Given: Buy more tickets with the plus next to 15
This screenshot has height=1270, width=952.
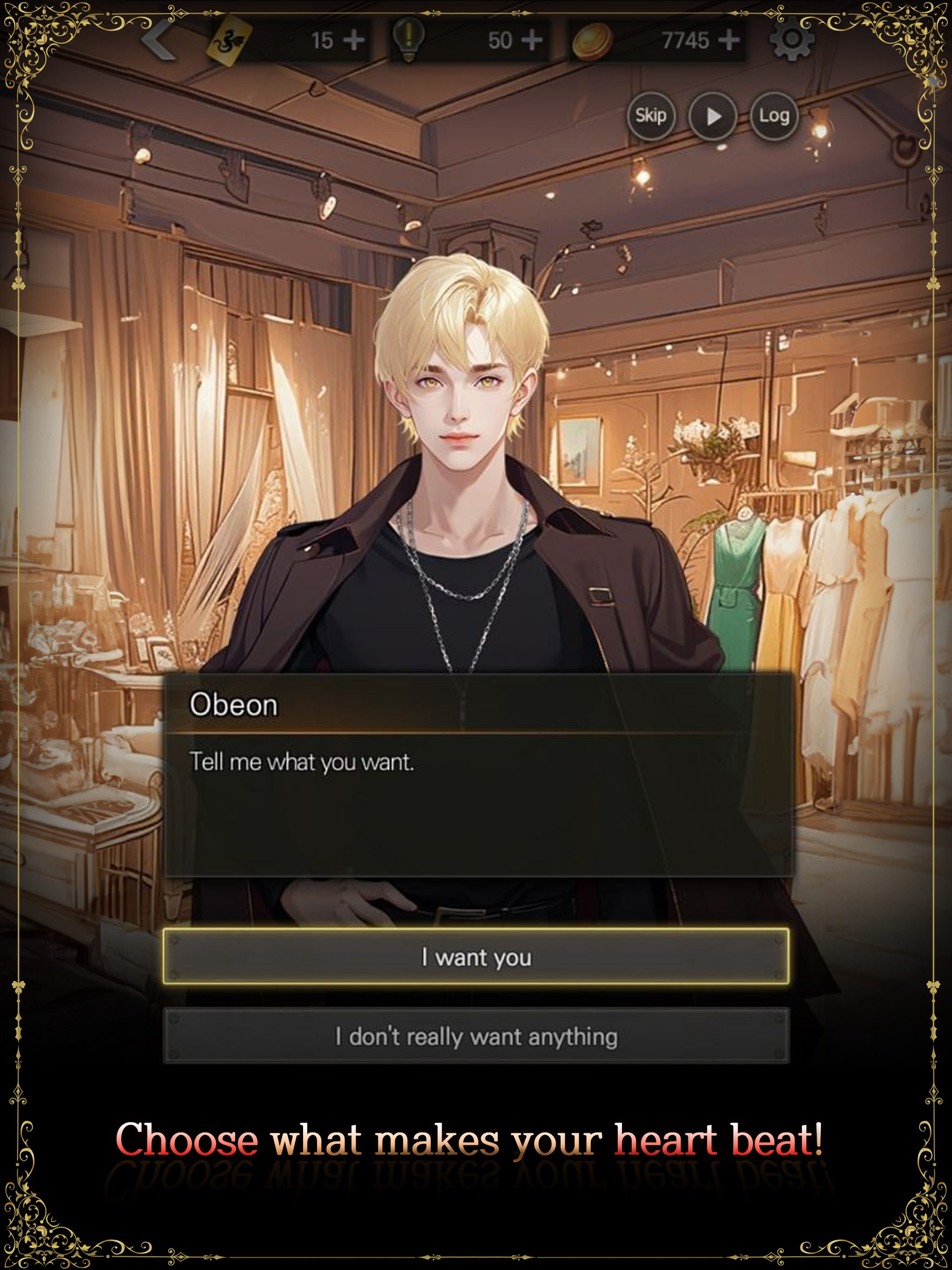Looking at the screenshot, I should click(355, 39).
